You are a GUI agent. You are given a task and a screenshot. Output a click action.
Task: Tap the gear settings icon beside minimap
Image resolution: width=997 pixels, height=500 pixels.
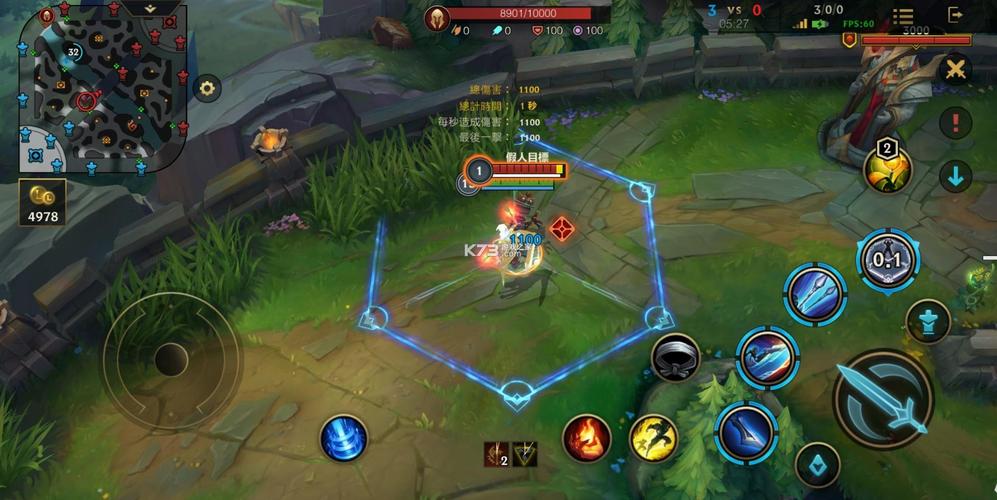point(207,88)
